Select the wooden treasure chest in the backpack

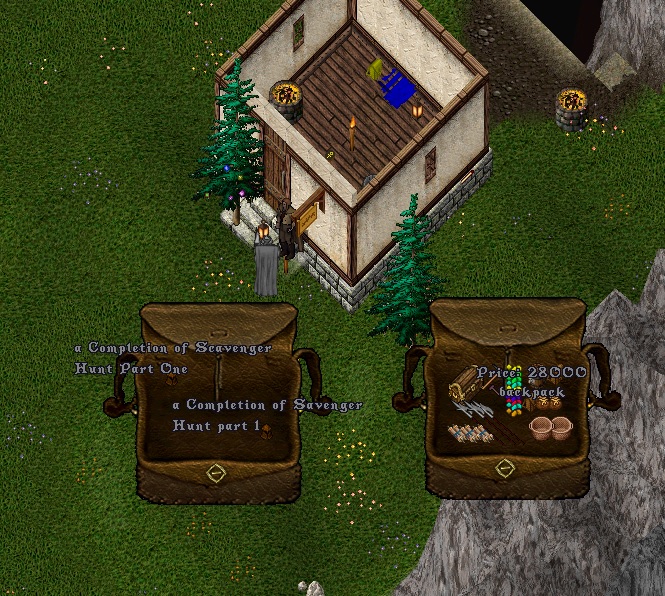tap(469, 381)
